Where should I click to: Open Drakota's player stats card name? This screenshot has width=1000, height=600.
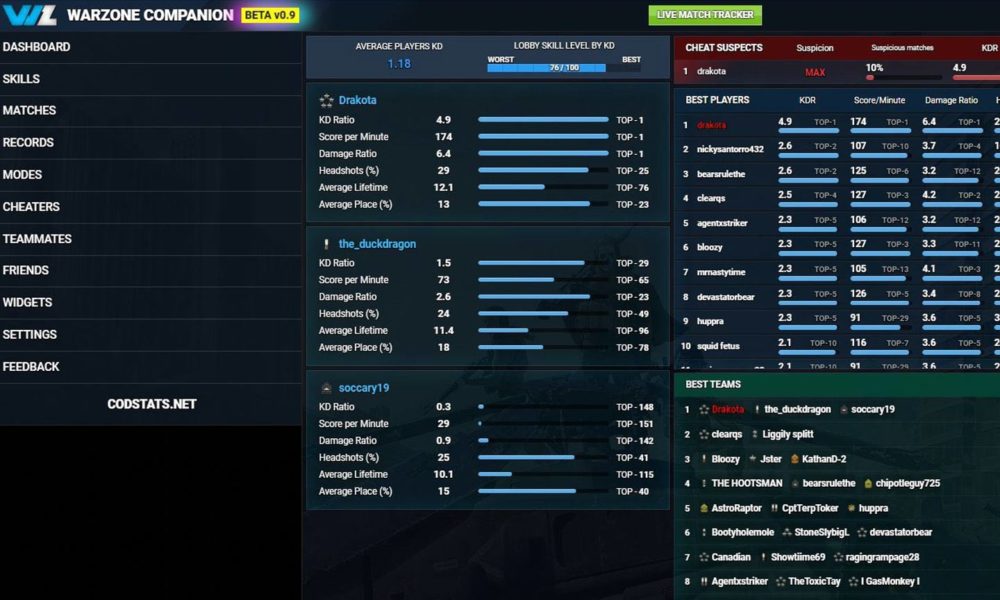[x=357, y=100]
